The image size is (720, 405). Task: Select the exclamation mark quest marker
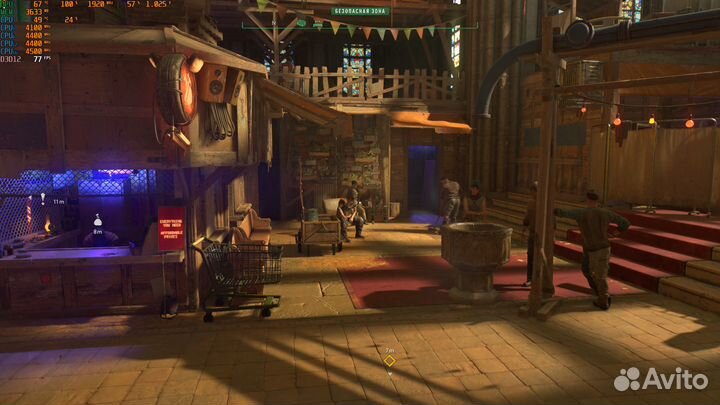click(x=43, y=202)
